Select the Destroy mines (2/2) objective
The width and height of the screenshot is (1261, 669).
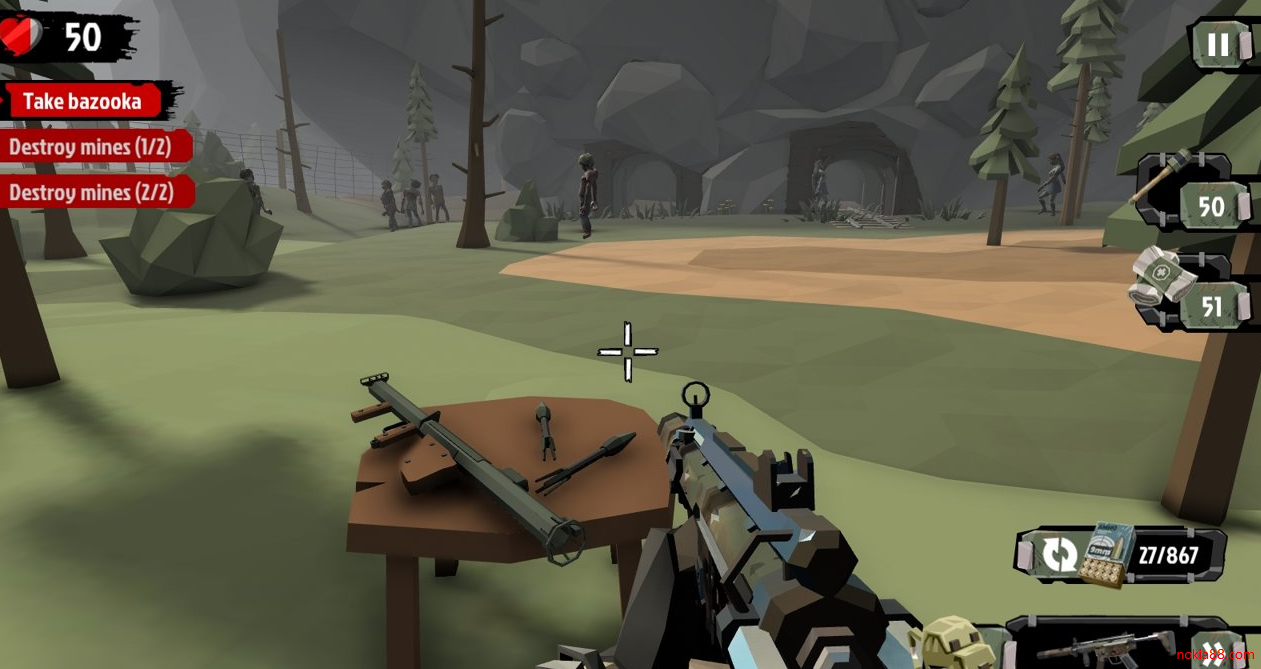pyautogui.click(x=90, y=192)
